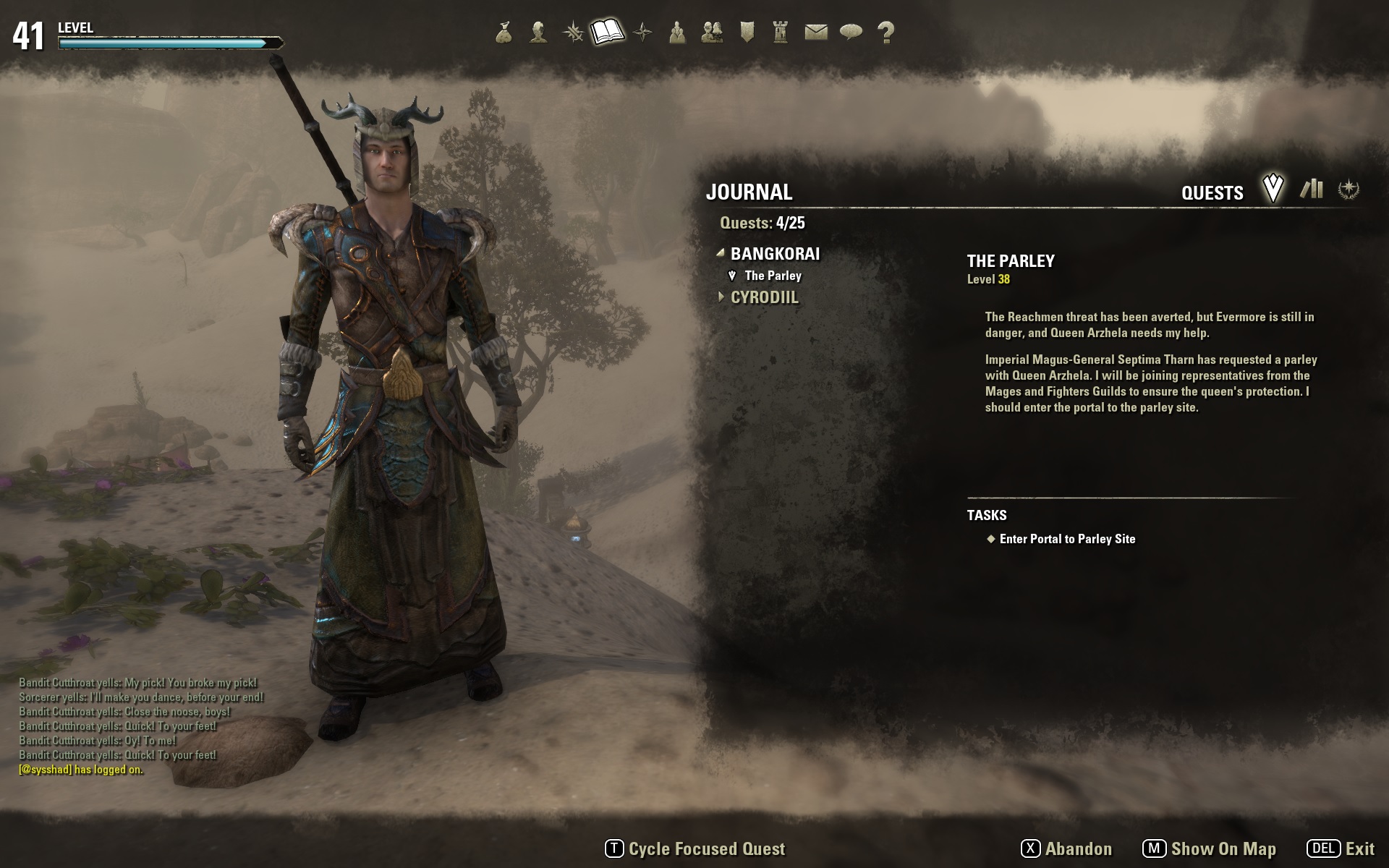The image size is (1389, 868).
Task: Open the two-person contacts menu
Action: 712,33
